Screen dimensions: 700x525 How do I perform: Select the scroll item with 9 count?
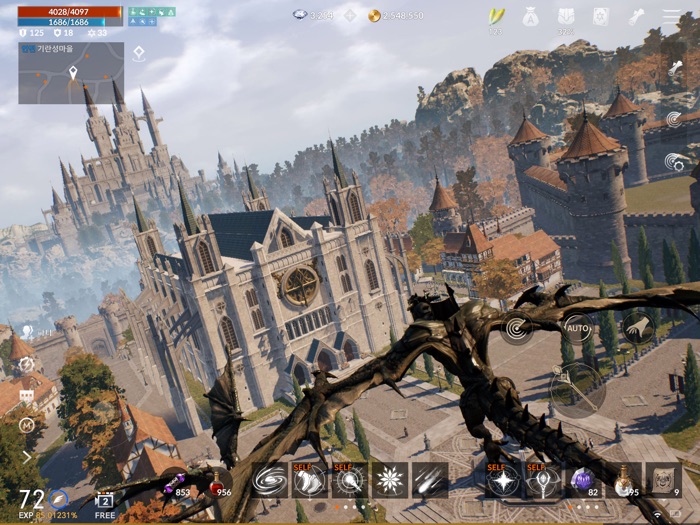coord(663,480)
